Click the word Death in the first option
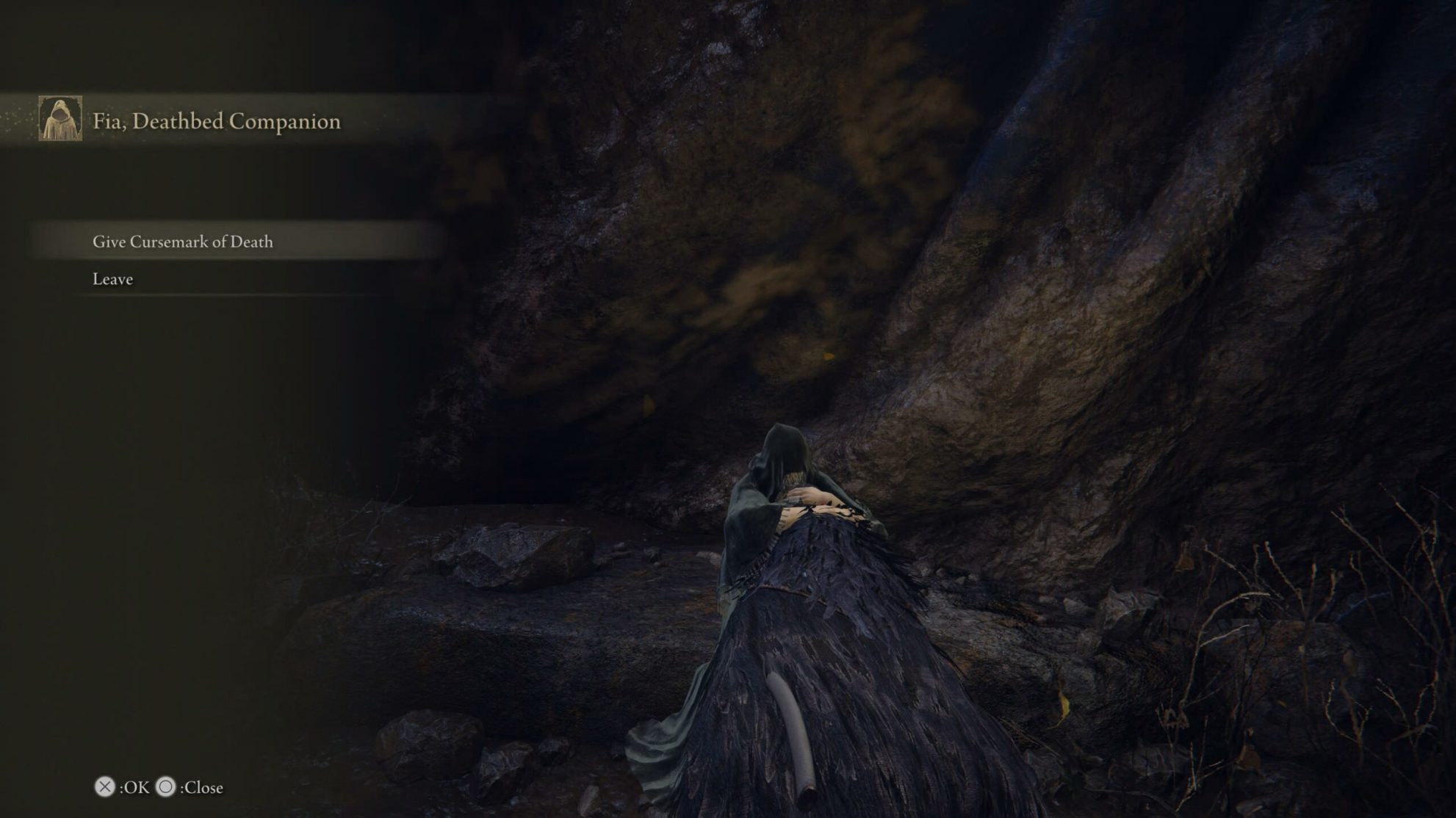The height and width of the screenshot is (818, 1456). (x=251, y=240)
